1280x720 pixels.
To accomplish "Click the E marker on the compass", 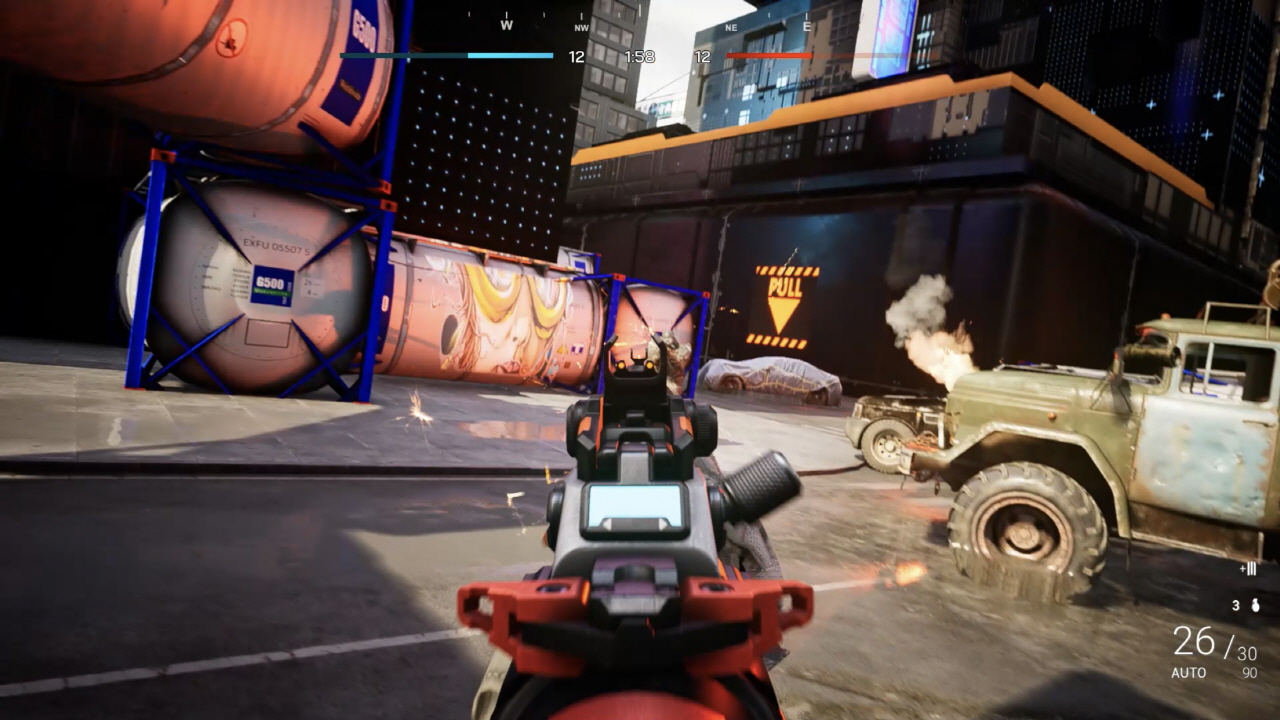I will (x=807, y=25).
